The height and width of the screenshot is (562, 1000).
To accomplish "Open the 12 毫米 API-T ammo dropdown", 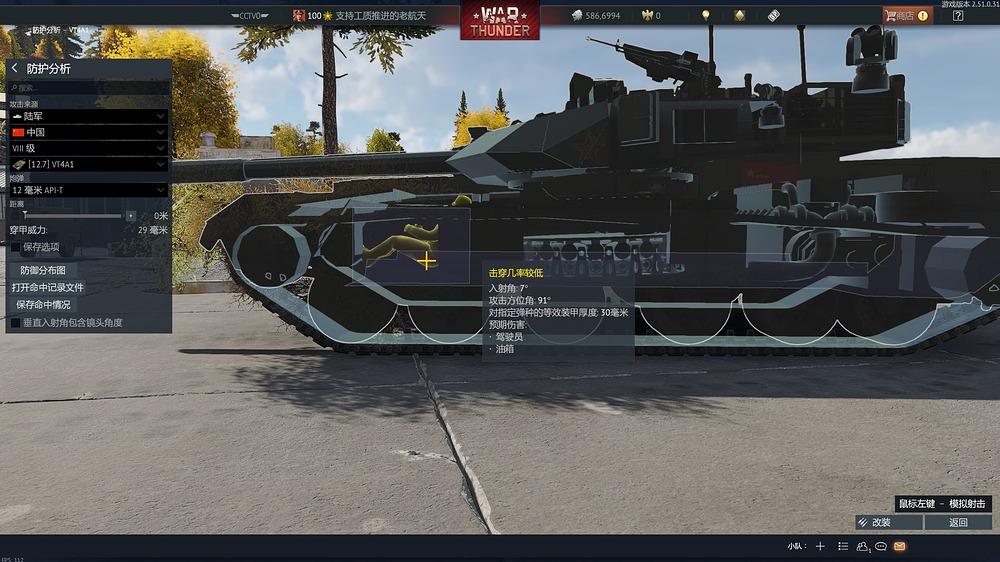I will click(88, 189).
